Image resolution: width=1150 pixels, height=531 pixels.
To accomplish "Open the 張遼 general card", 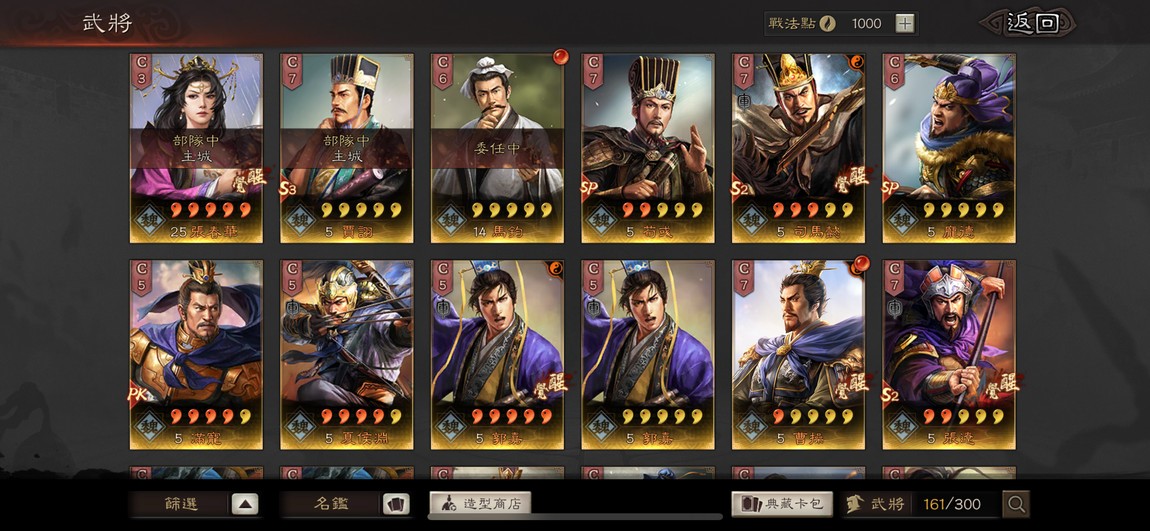I will pyautogui.click(x=948, y=354).
